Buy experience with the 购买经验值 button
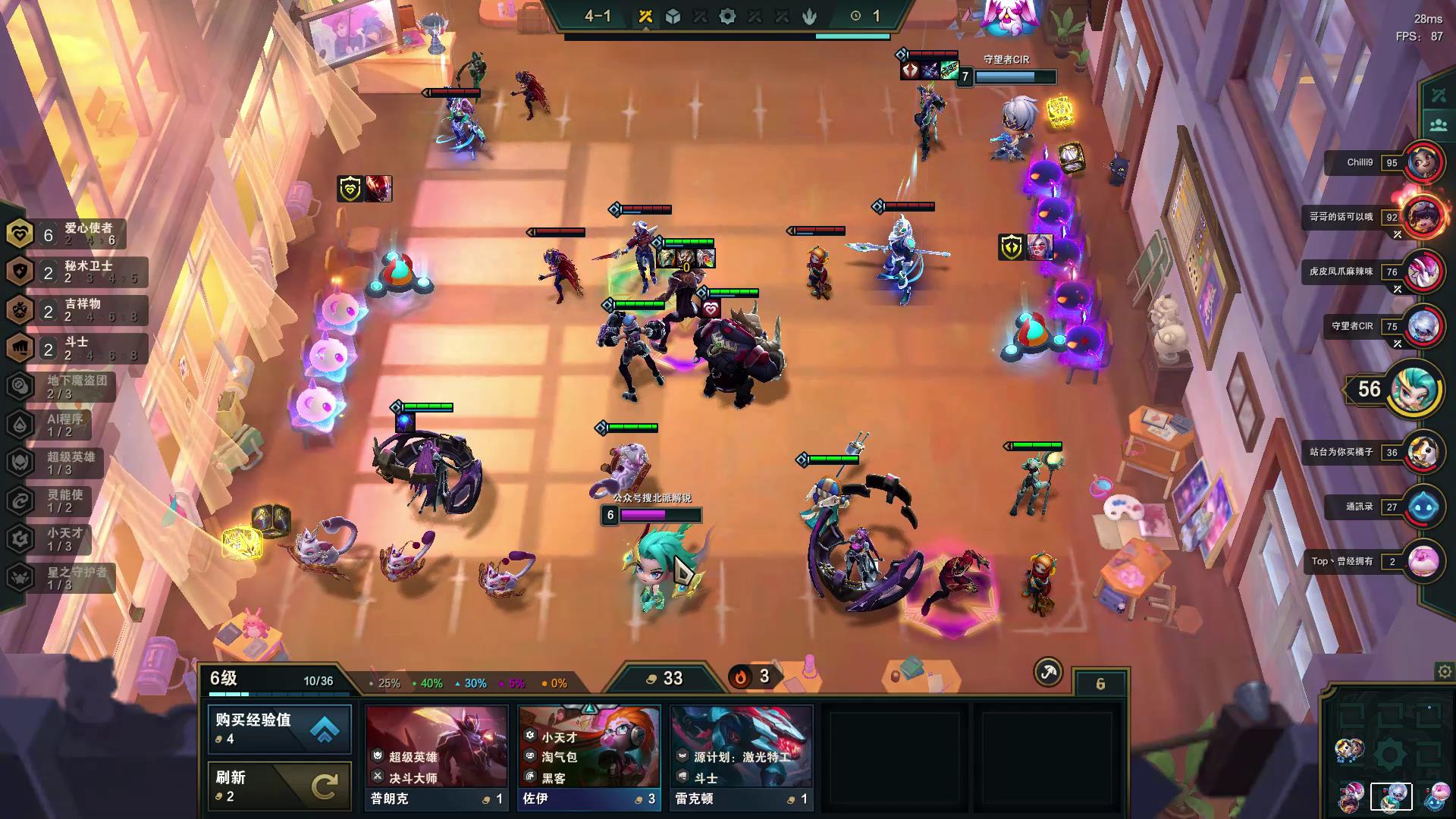The height and width of the screenshot is (819, 1456). tap(279, 729)
